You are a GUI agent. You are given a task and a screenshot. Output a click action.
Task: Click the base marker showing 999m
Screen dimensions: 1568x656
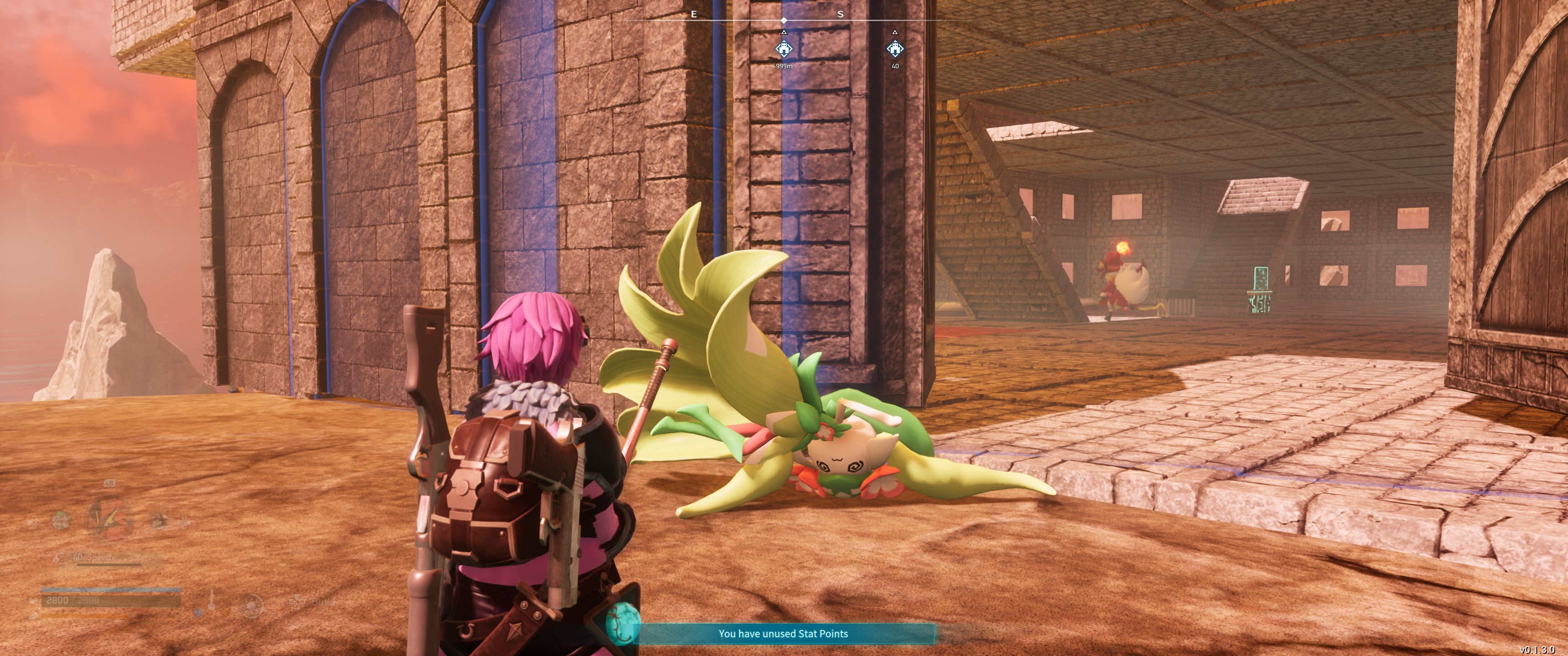pos(784,49)
